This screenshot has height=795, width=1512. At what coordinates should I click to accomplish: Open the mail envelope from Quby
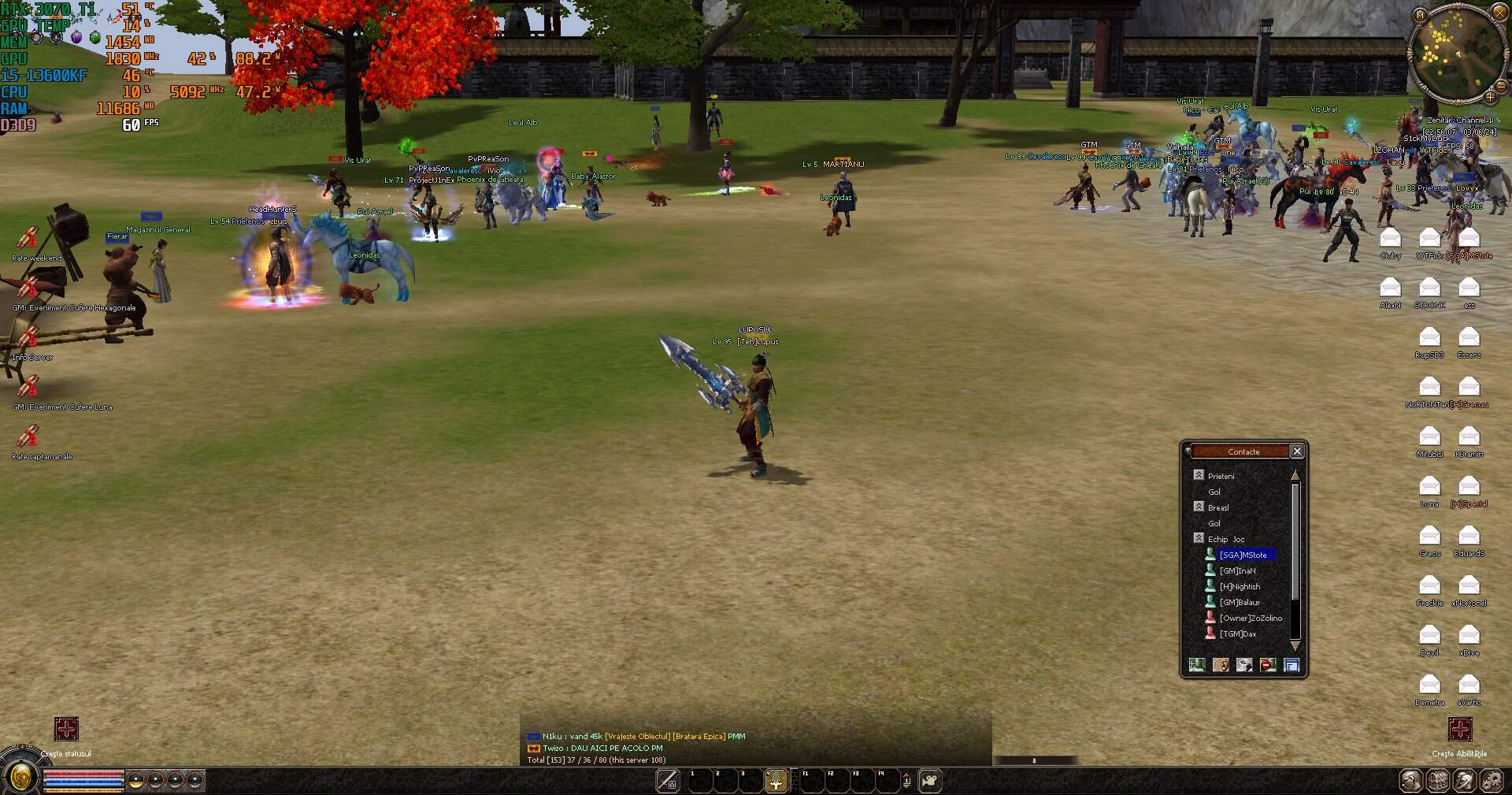[1390, 236]
